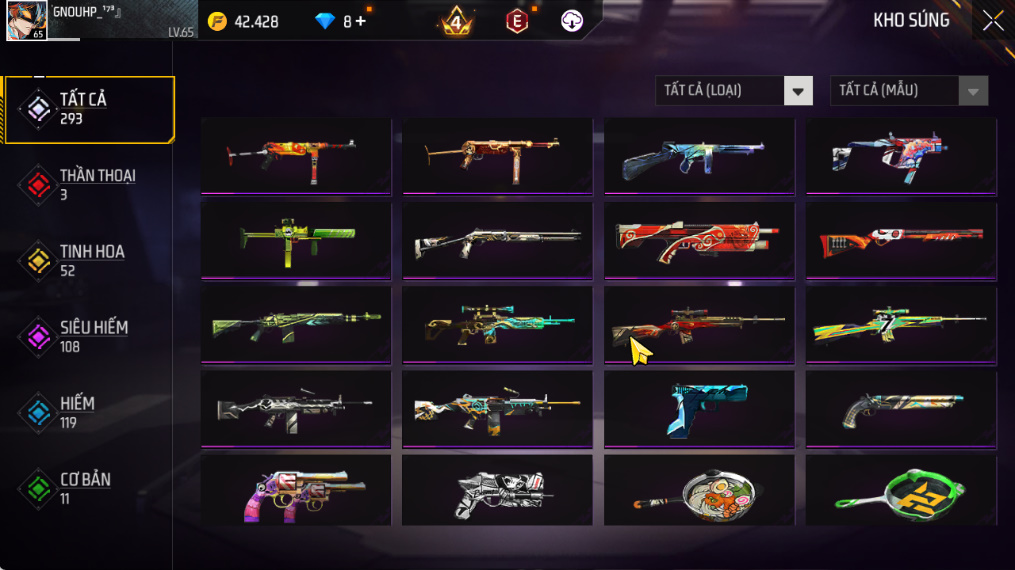
Task: Select the Tất Cả category tab
Action: 90,108
